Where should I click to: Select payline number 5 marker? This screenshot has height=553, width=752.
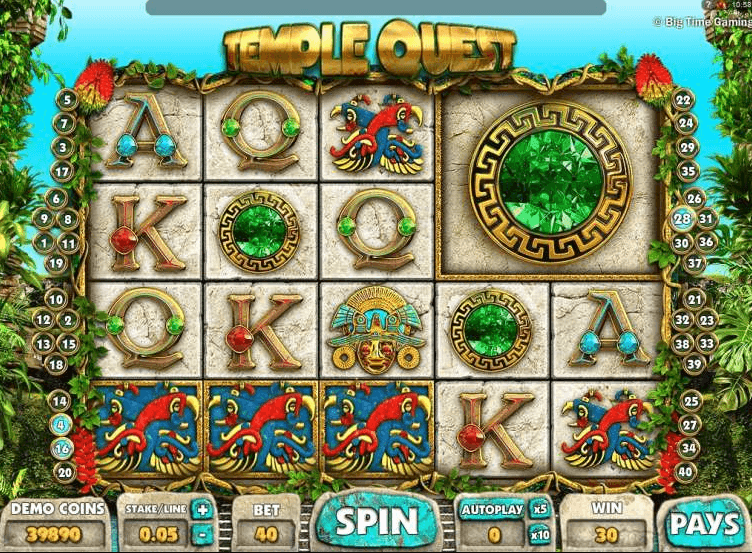click(67, 99)
